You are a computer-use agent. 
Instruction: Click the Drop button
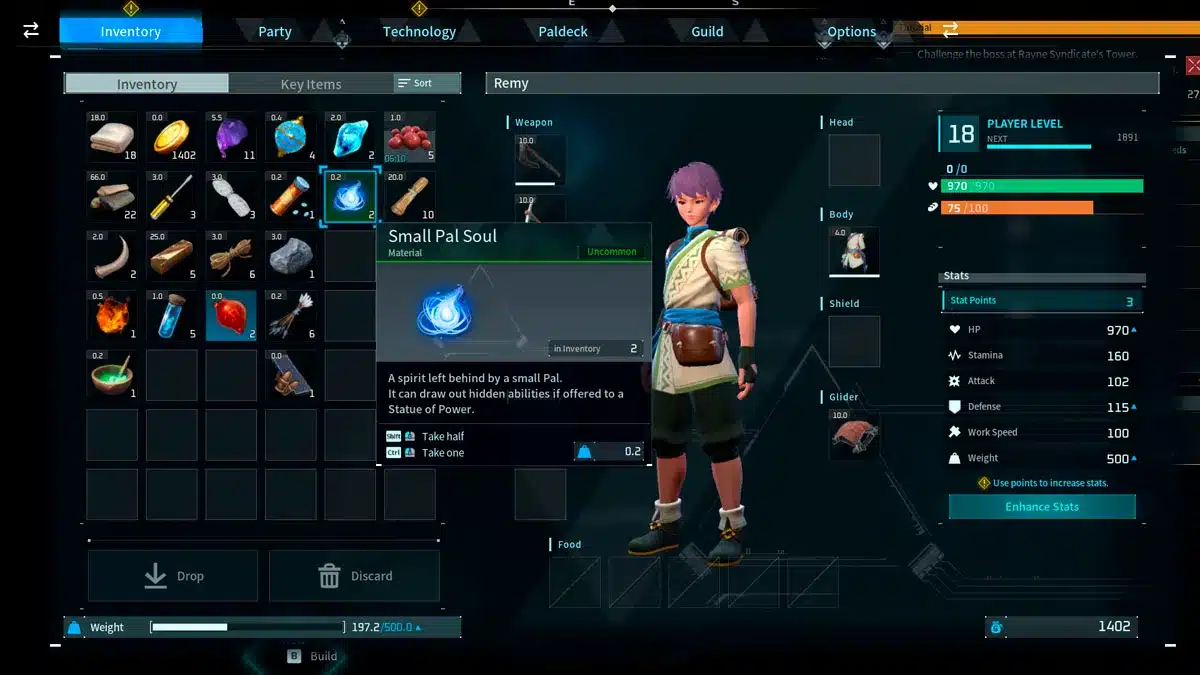click(x=173, y=576)
